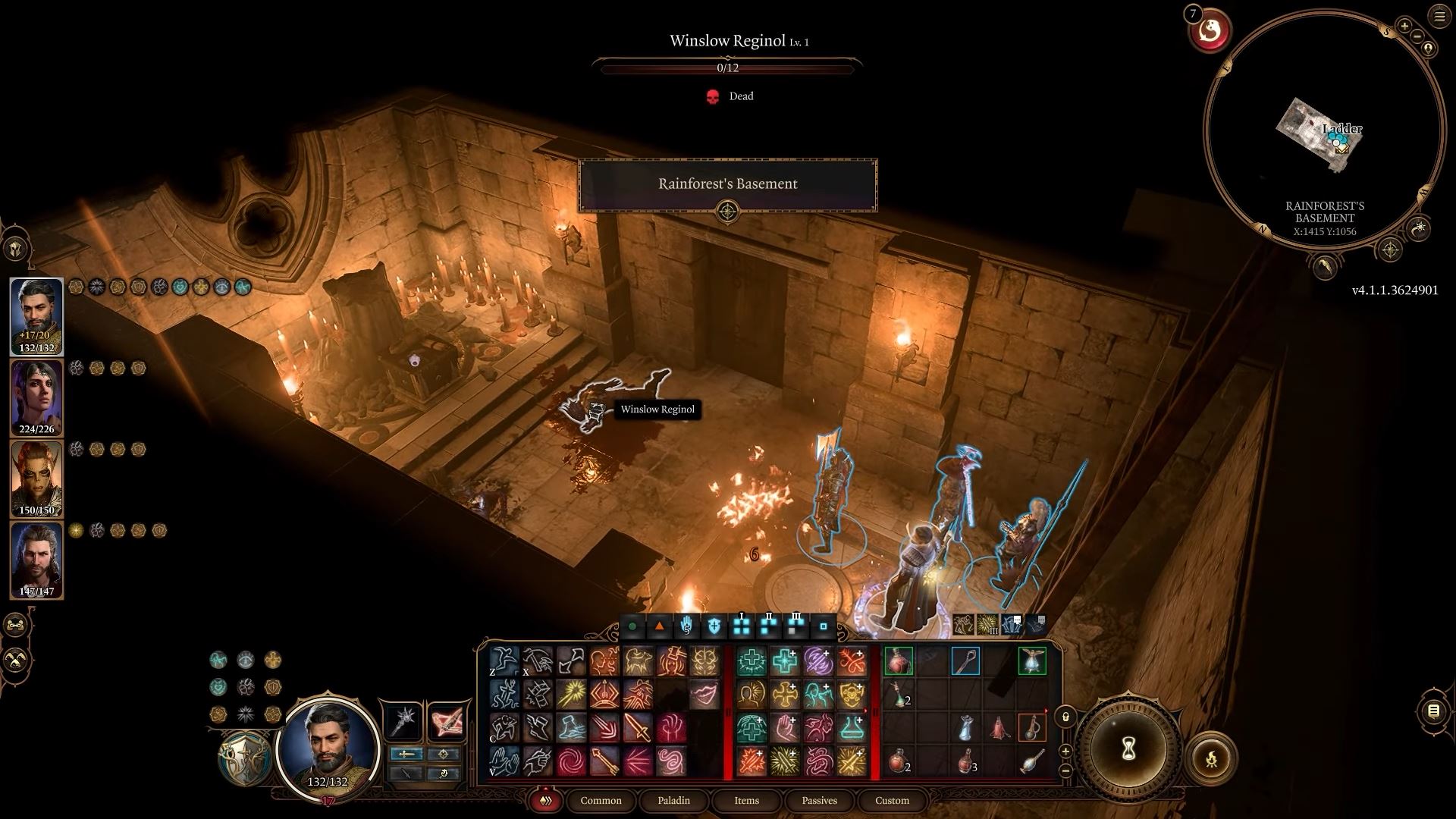Cast the red spiral spell icon

[571, 761]
